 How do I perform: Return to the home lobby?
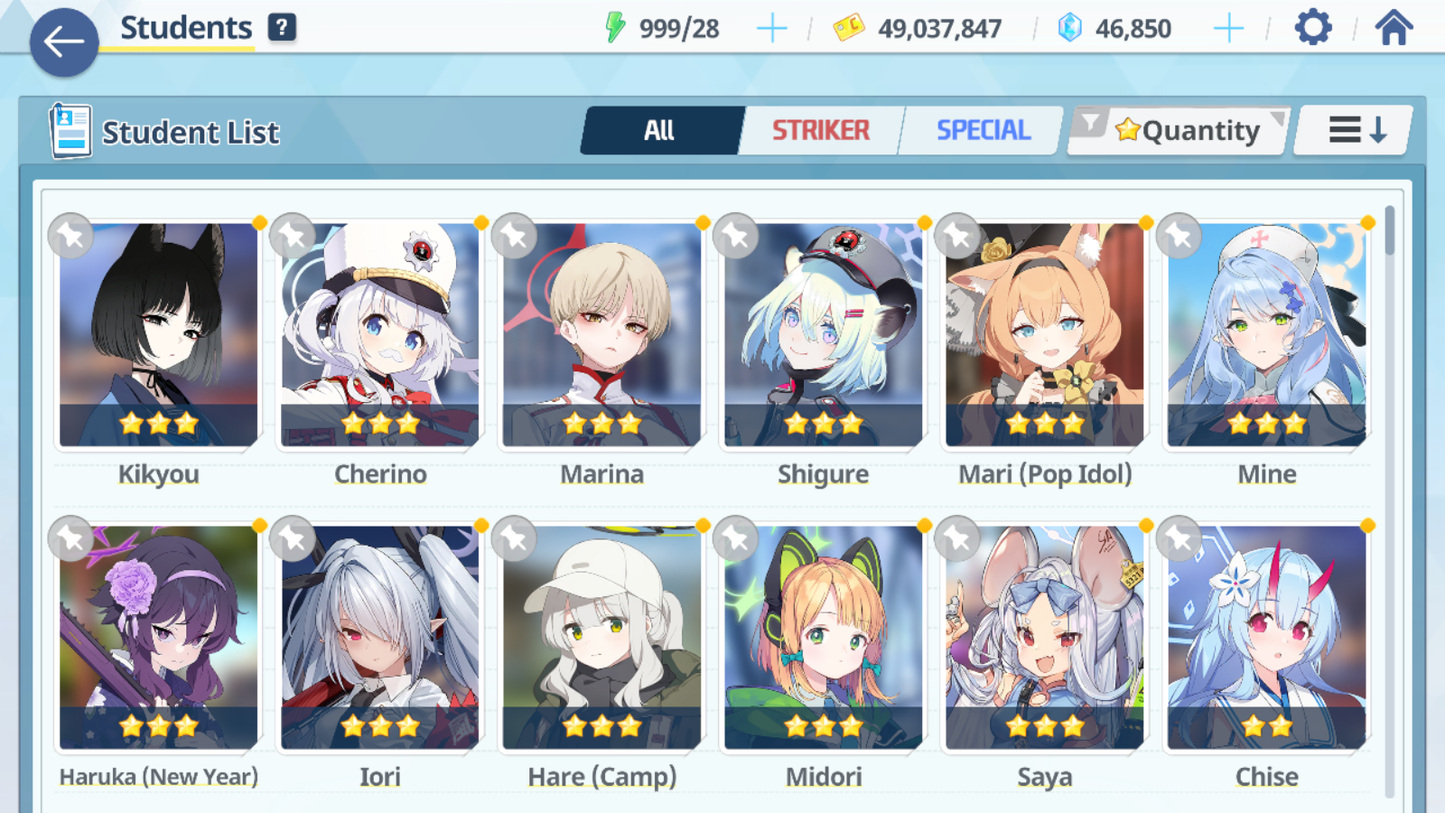tap(1393, 28)
